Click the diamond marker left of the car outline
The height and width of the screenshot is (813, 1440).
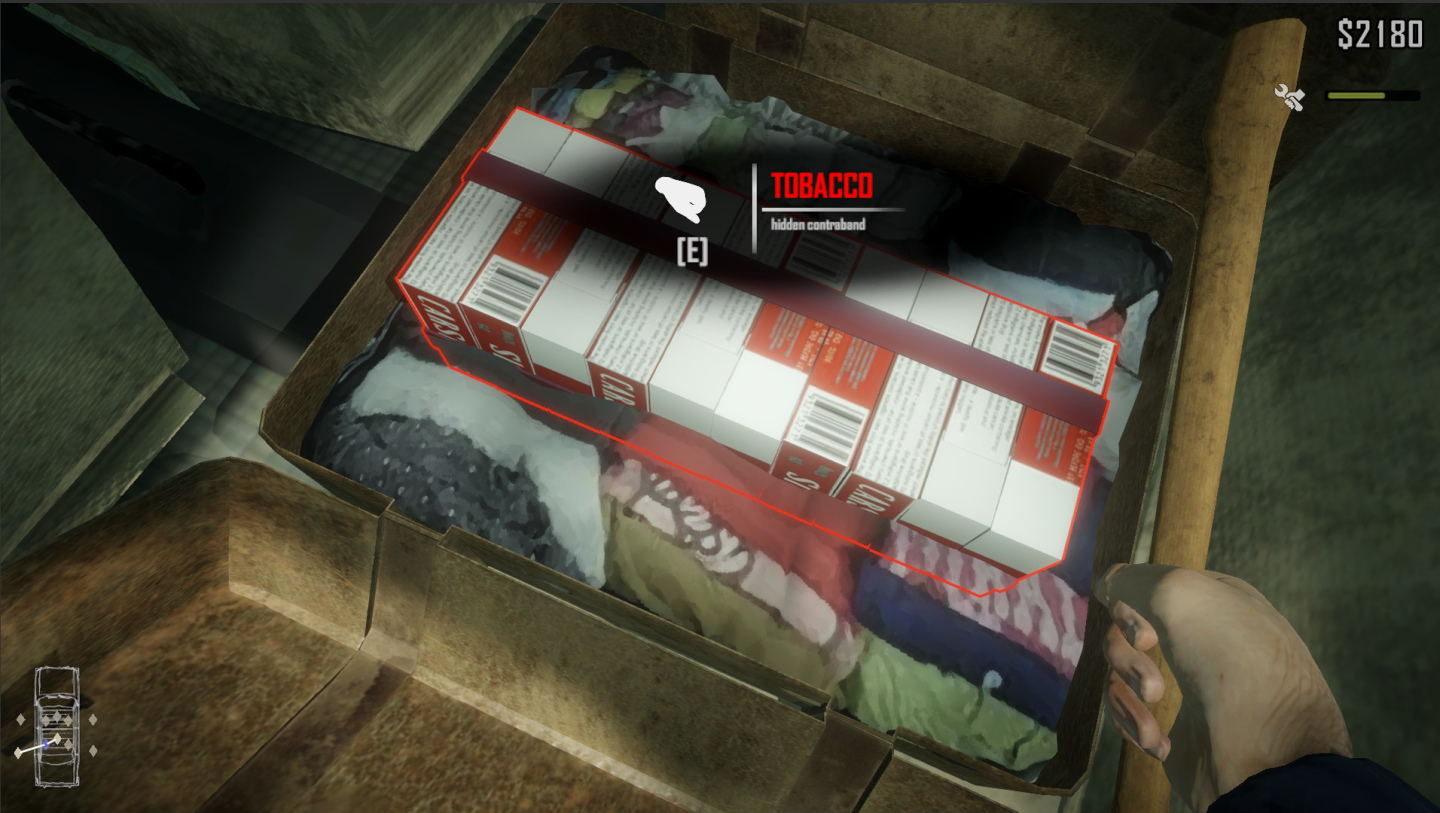(x=20, y=719)
